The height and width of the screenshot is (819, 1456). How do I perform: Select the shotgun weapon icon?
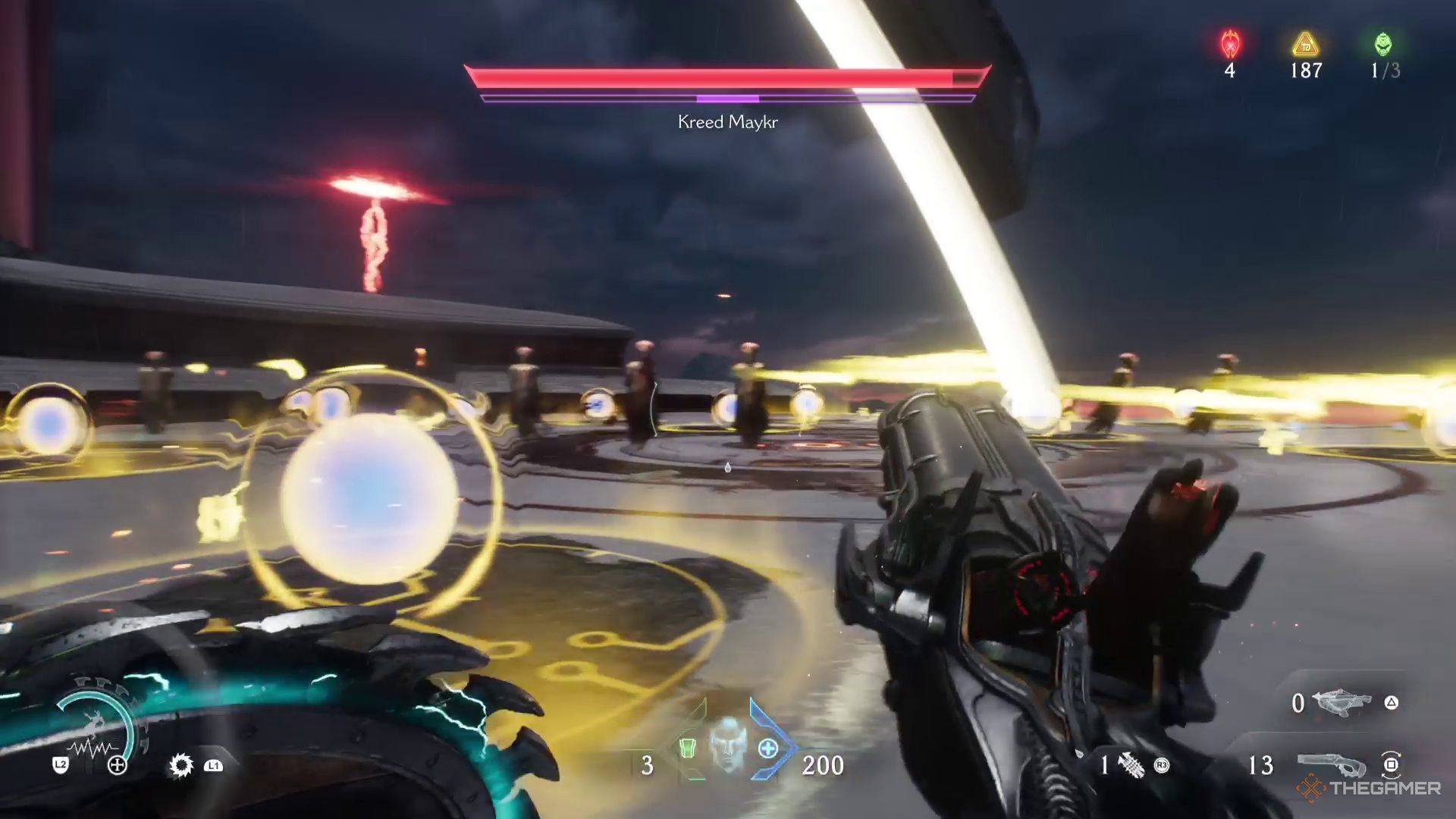tap(1330, 764)
